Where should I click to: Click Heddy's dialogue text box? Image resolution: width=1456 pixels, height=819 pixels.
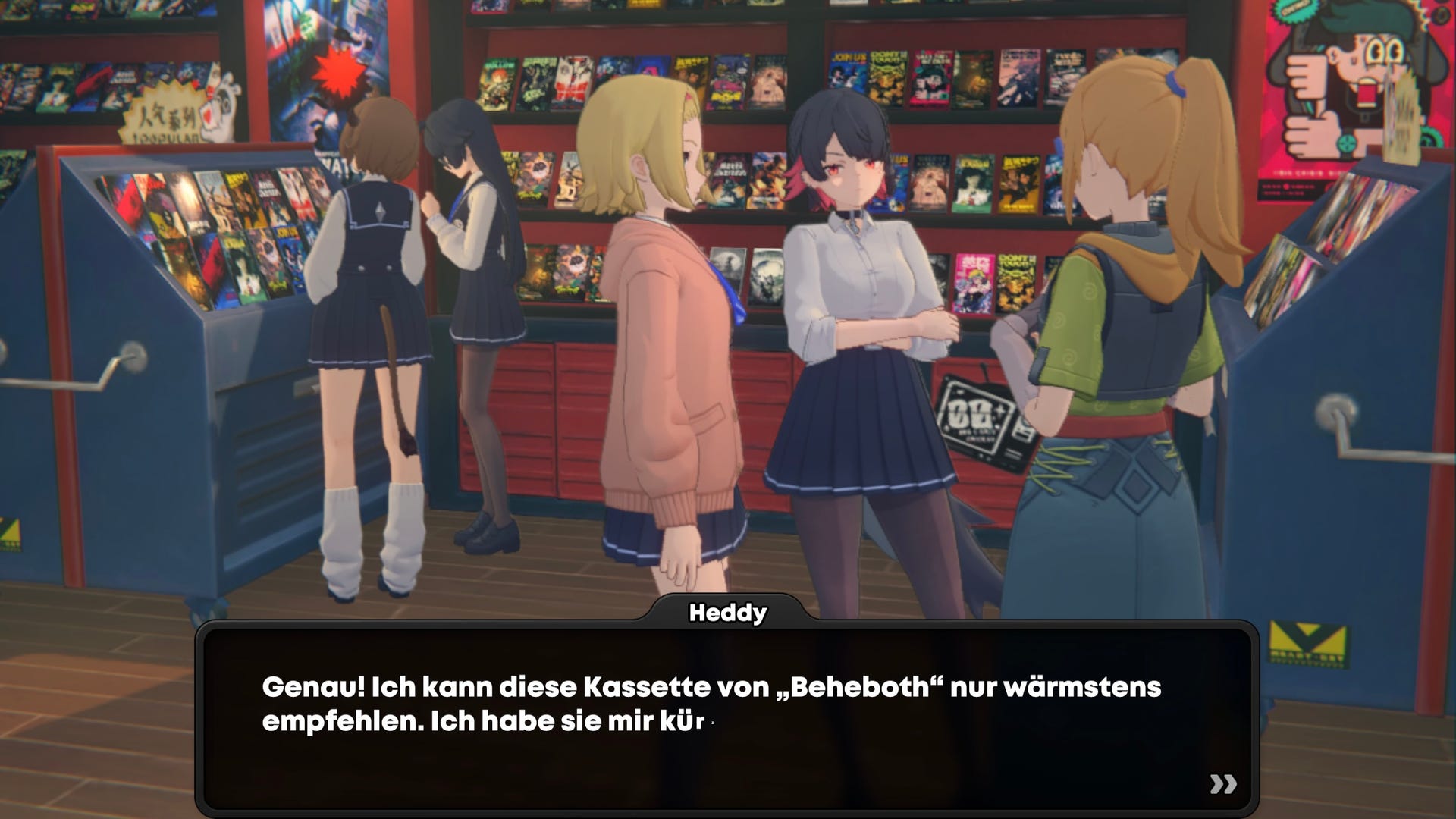726,717
